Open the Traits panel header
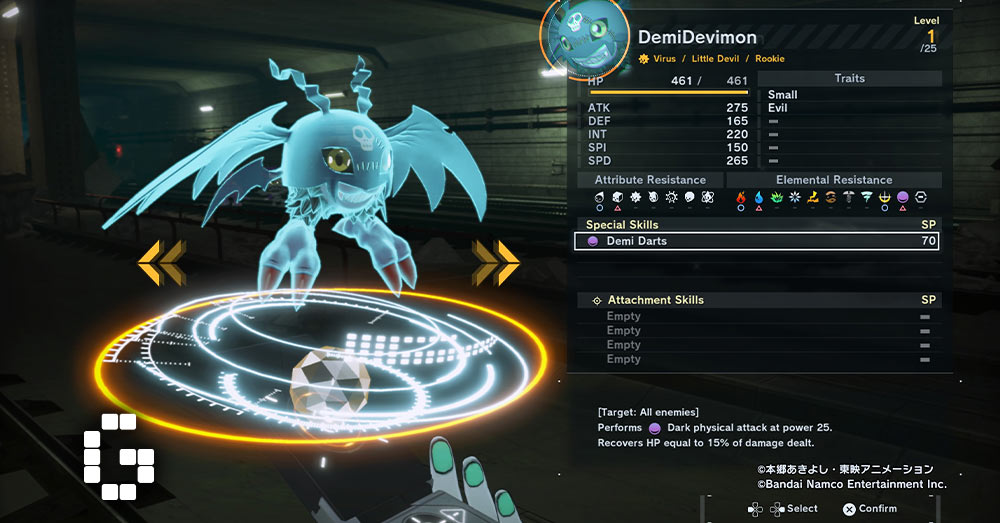The width and height of the screenshot is (1000, 523). [849, 78]
